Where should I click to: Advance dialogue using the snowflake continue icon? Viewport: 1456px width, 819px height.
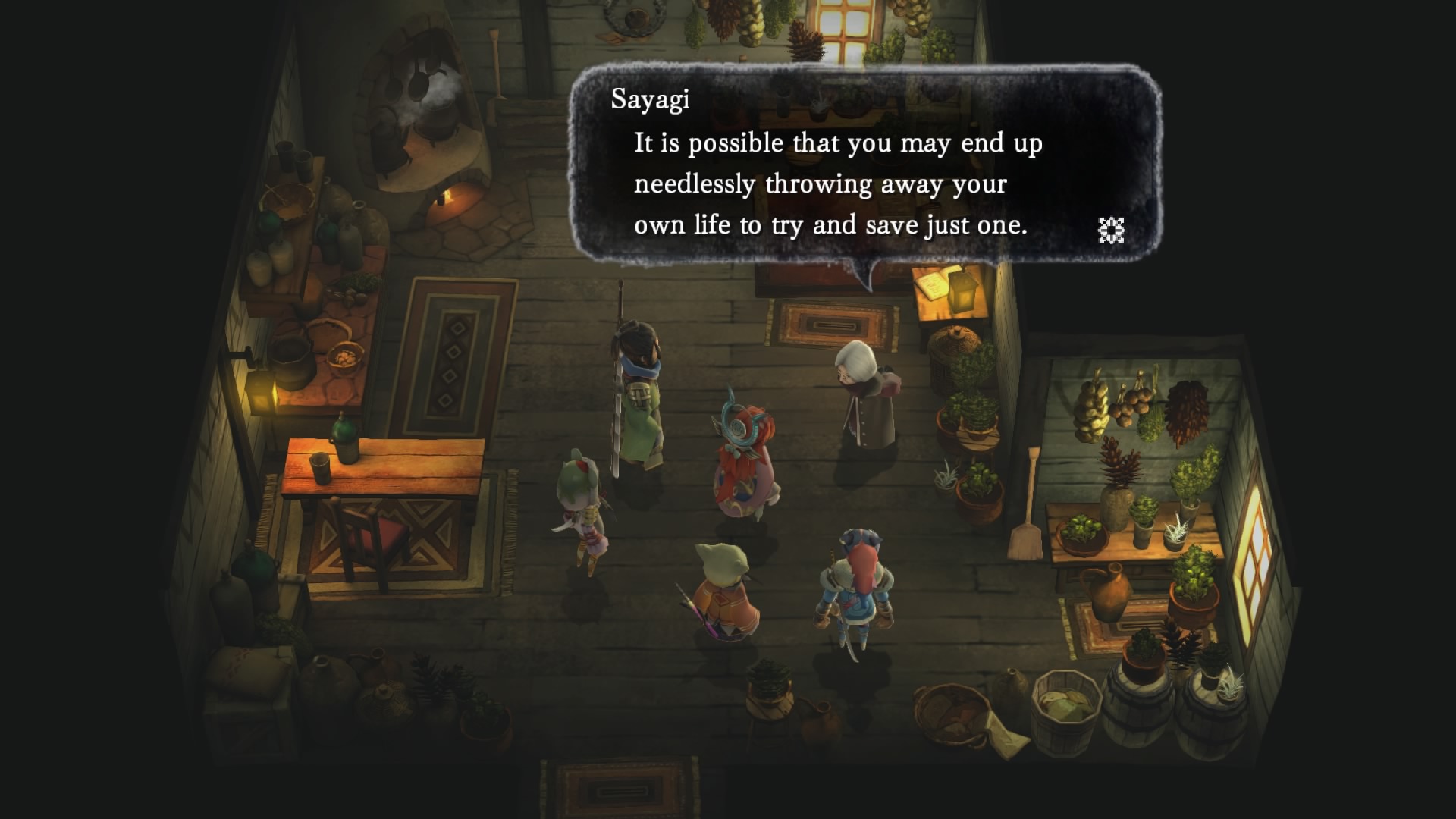1111,230
